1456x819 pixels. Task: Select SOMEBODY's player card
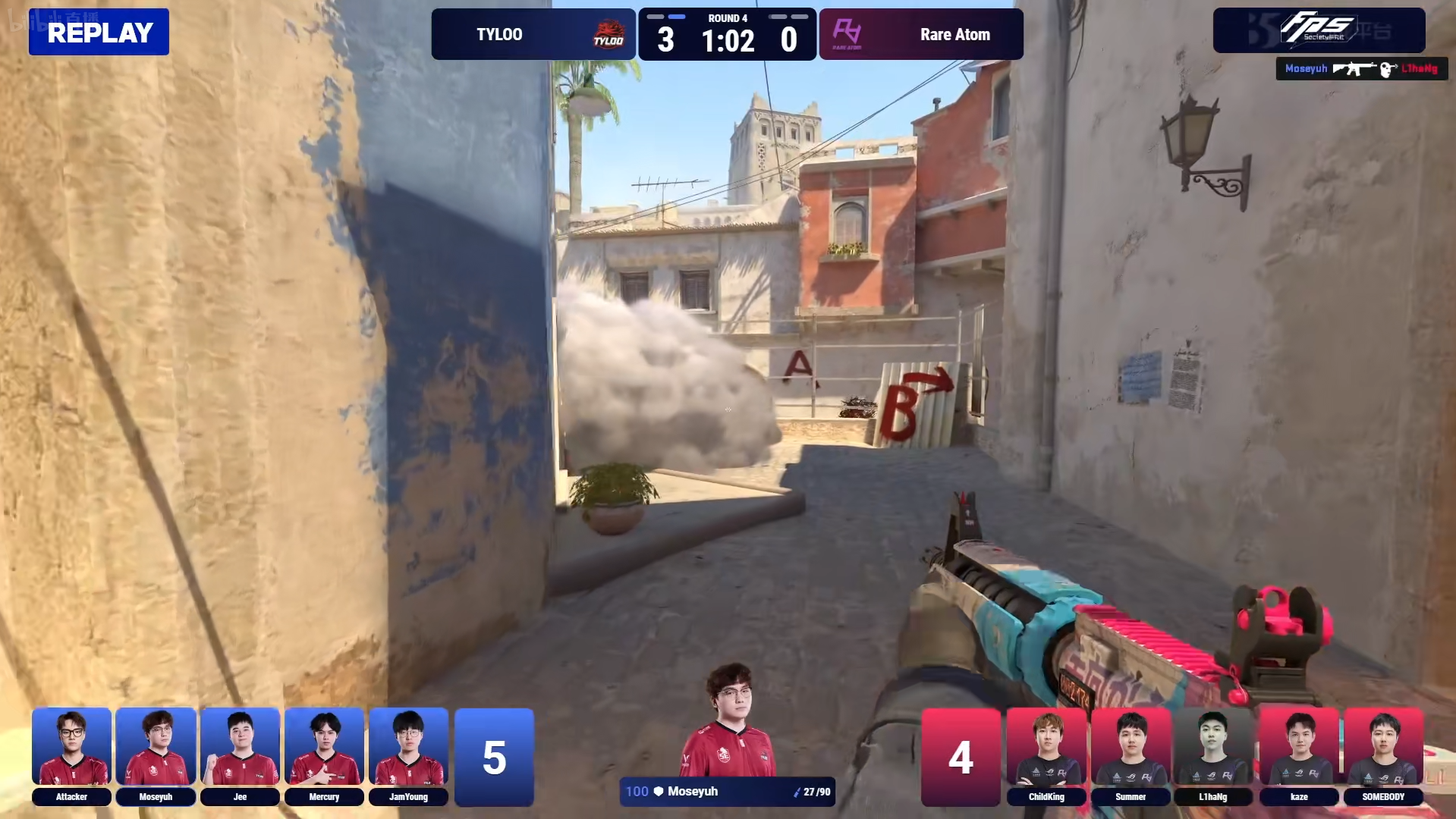coord(1383,755)
